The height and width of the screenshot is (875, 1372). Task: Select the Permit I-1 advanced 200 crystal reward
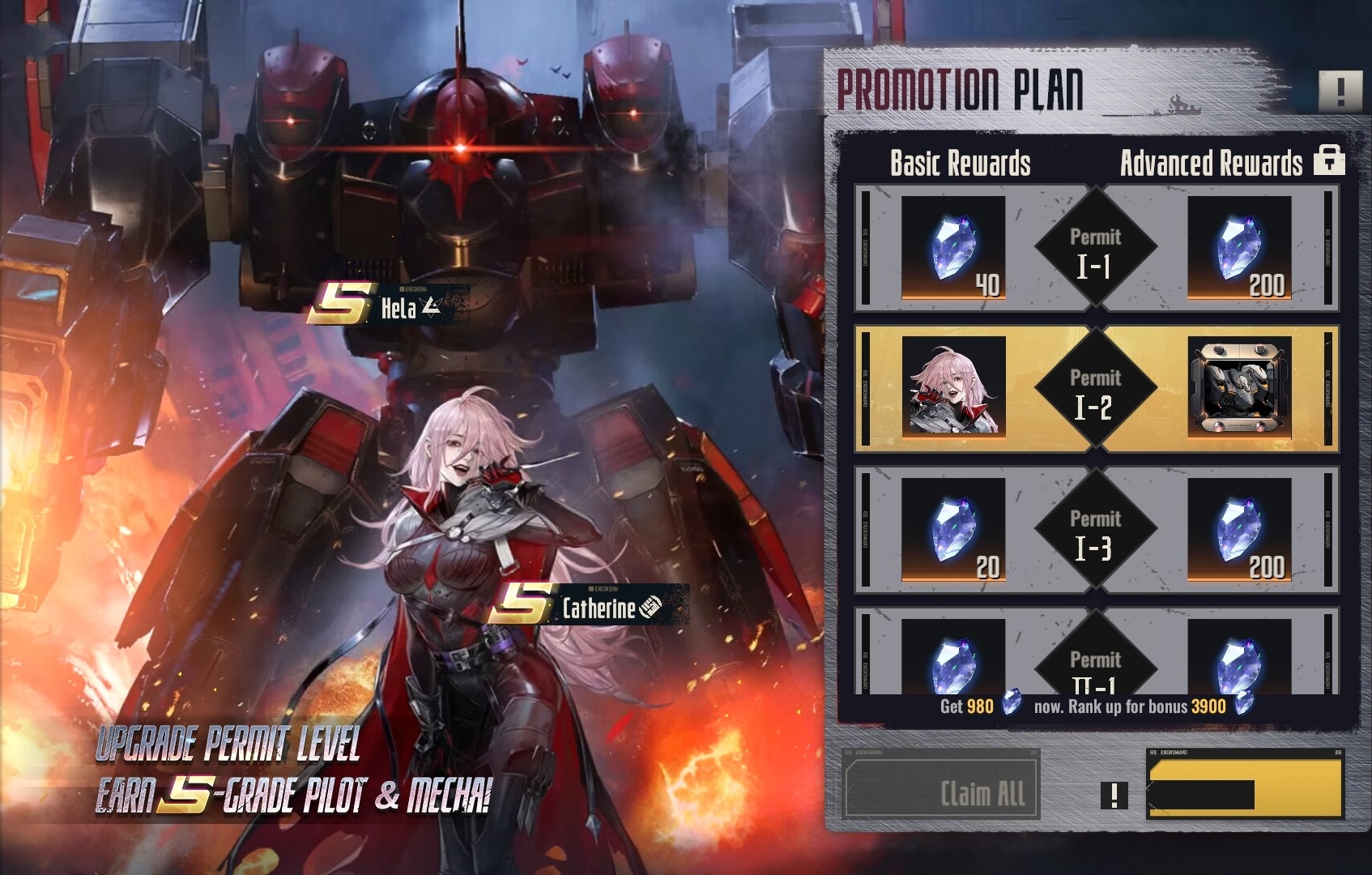coord(1239,247)
